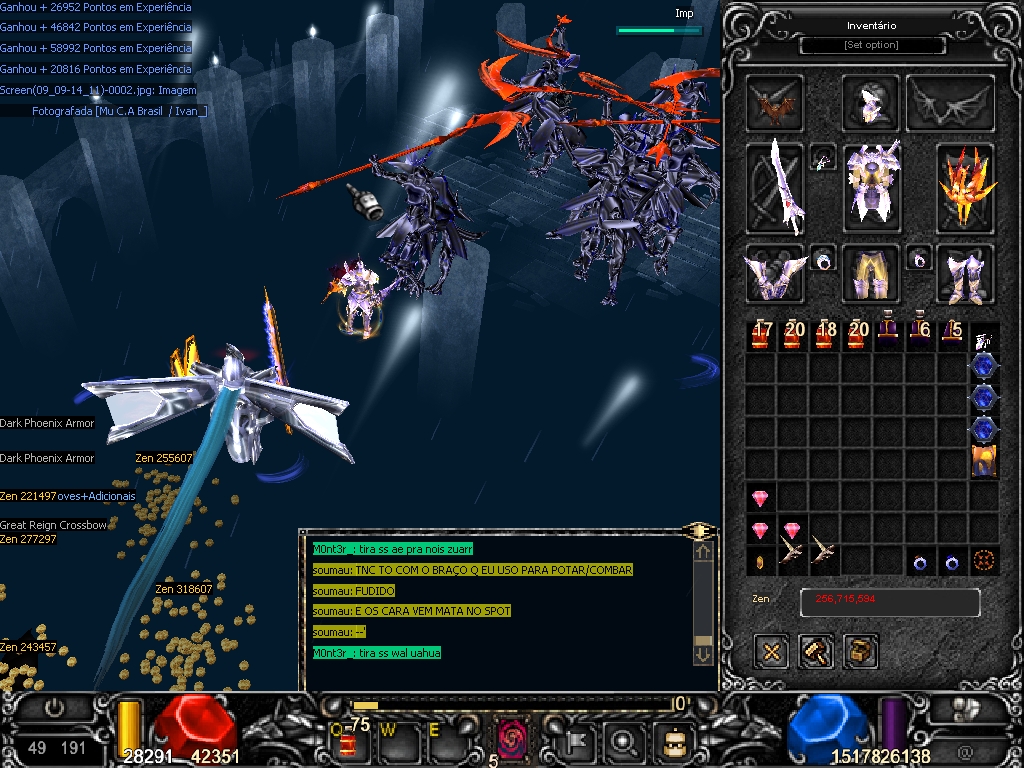Click the power button in the HUD
The image size is (1024, 768).
(x=55, y=708)
